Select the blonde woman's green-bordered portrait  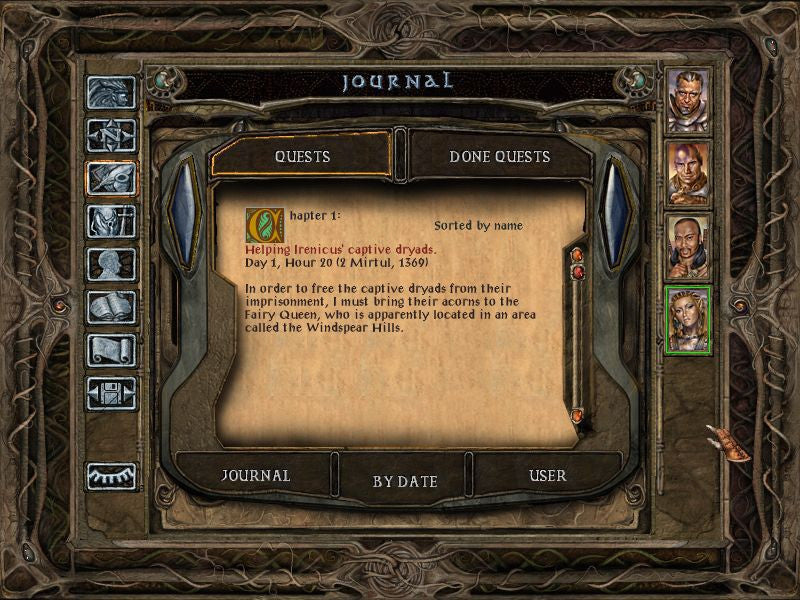tap(688, 320)
